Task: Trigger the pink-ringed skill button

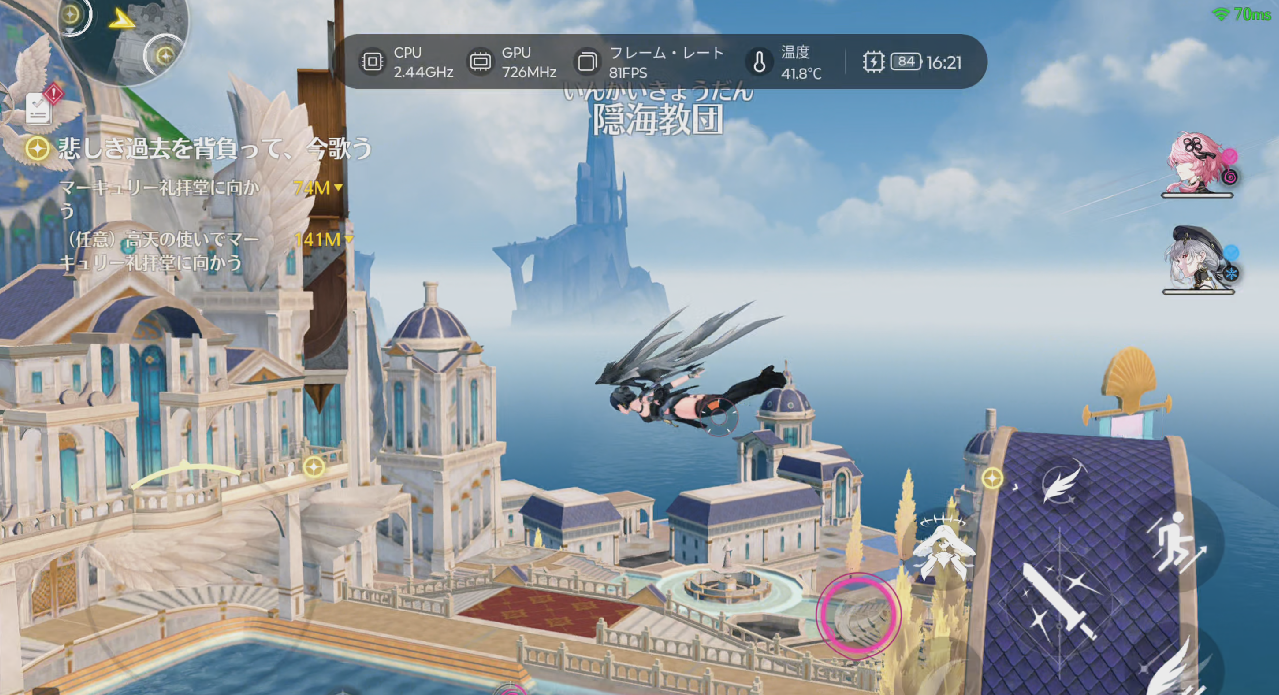Action: (859, 615)
